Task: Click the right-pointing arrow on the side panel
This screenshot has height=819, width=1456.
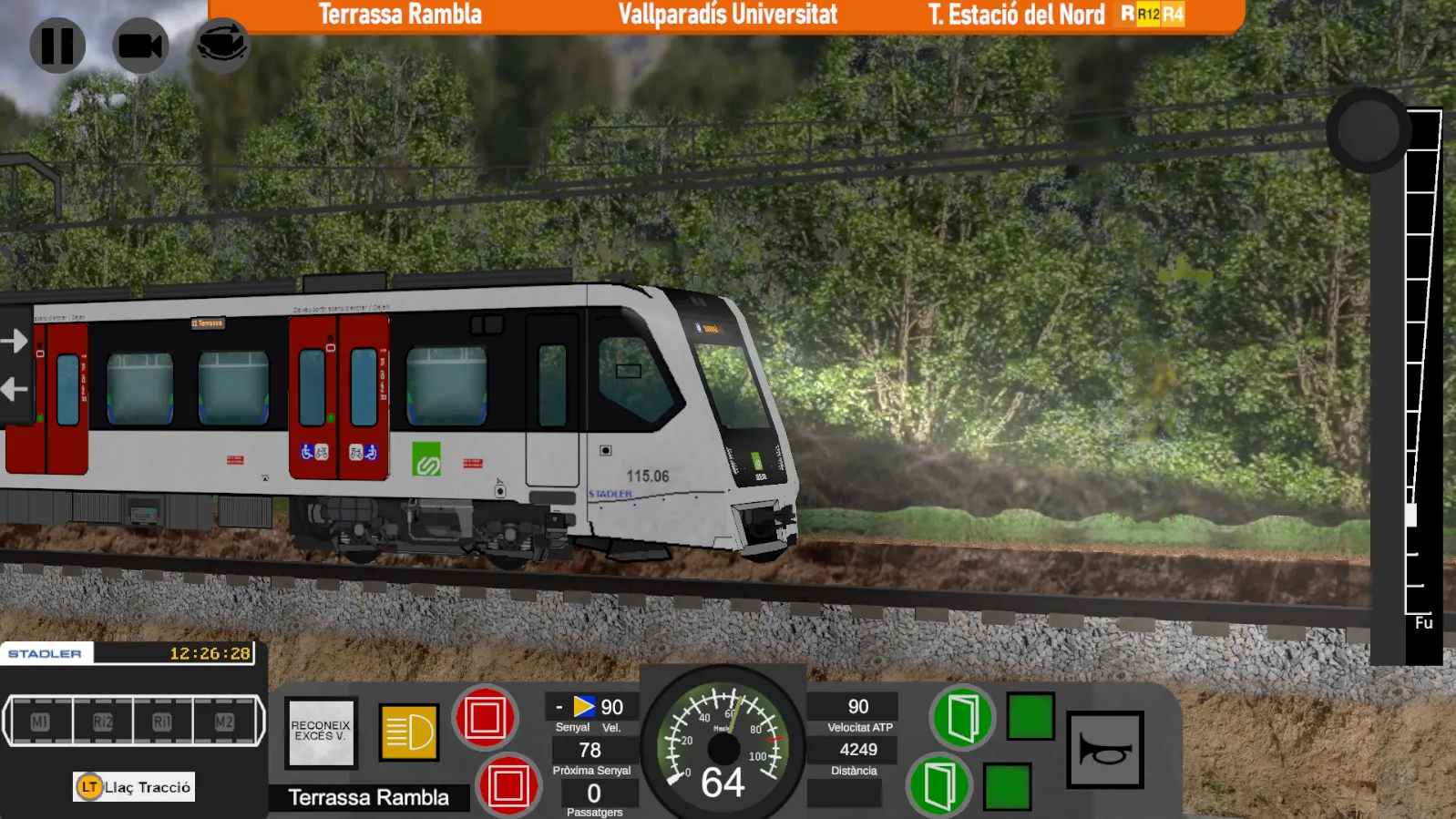Action: coord(15,342)
